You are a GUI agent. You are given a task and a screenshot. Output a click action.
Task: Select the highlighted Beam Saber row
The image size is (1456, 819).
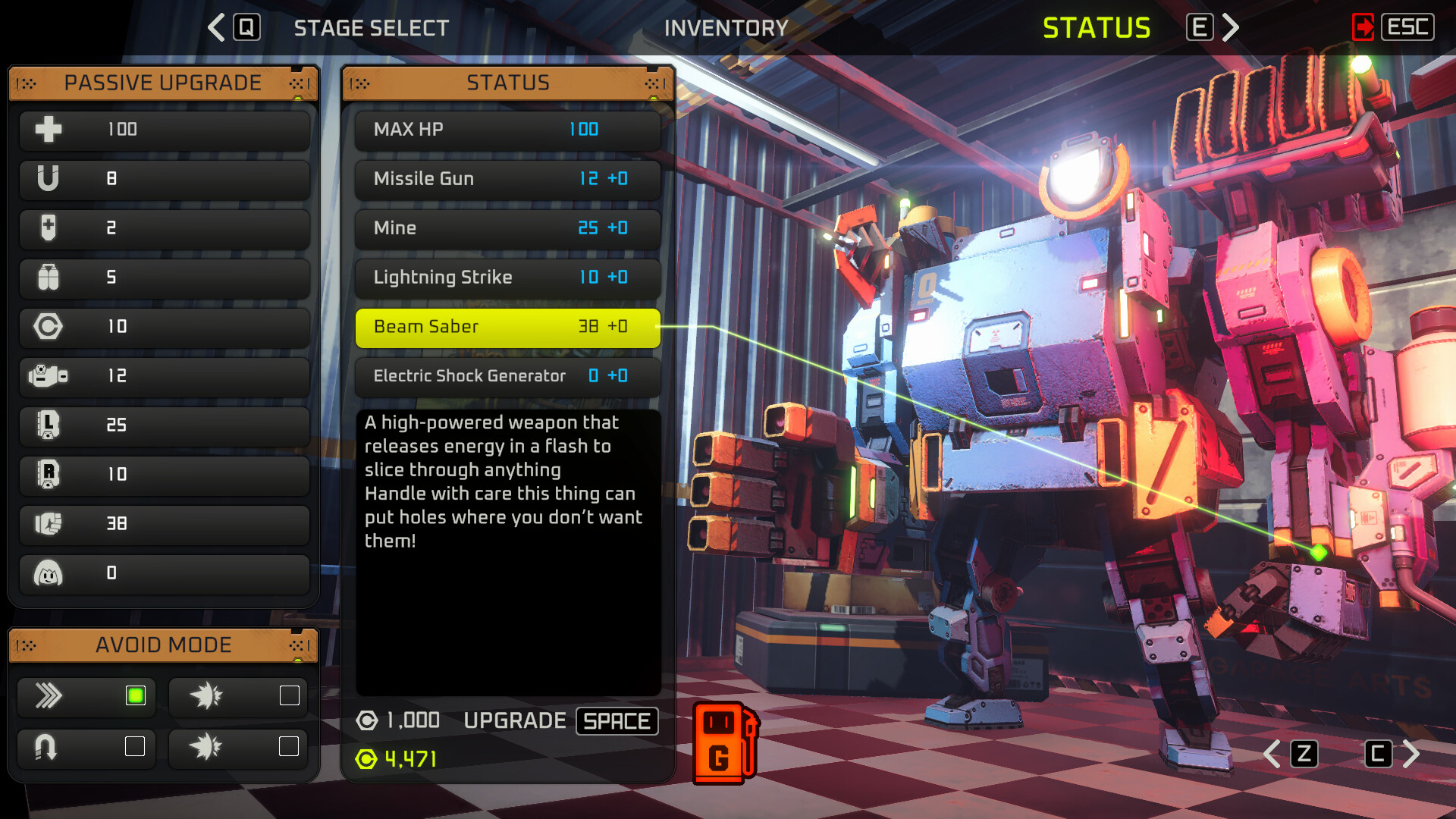click(x=507, y=327)
